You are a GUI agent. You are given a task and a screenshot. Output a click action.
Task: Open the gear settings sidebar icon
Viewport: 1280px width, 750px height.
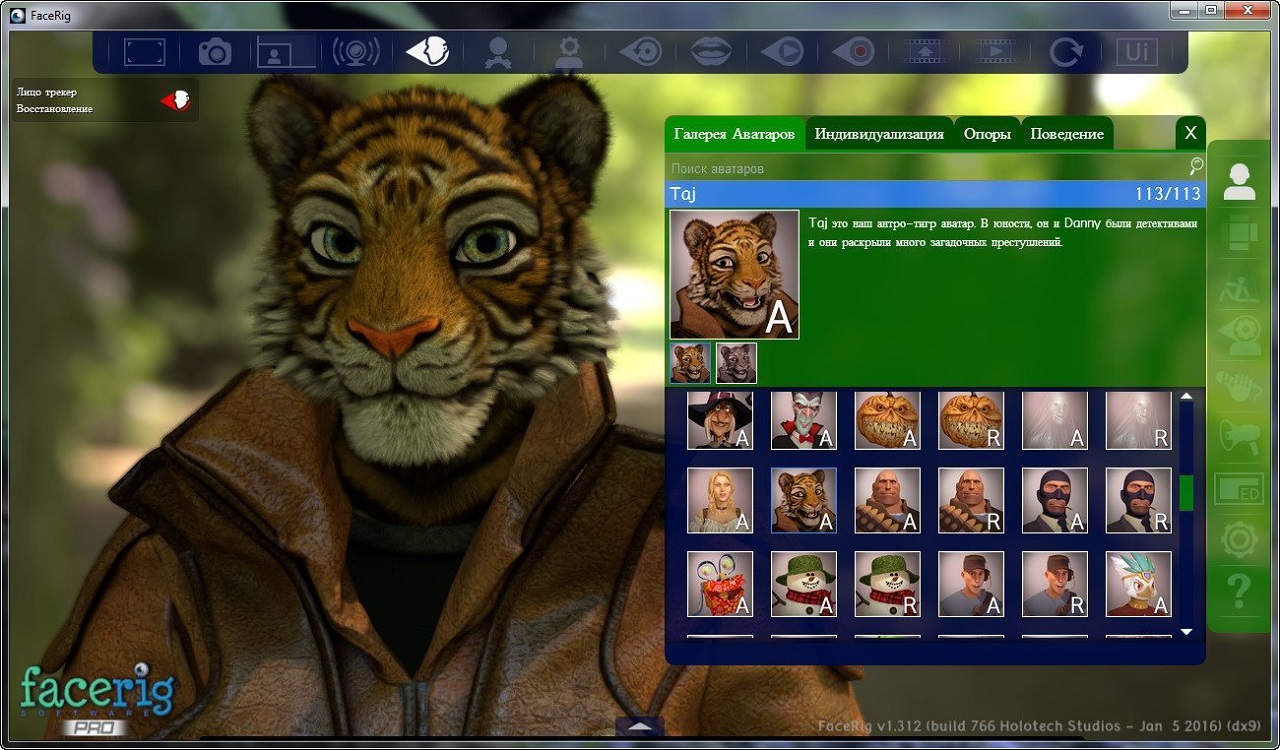coord(1239,540)
